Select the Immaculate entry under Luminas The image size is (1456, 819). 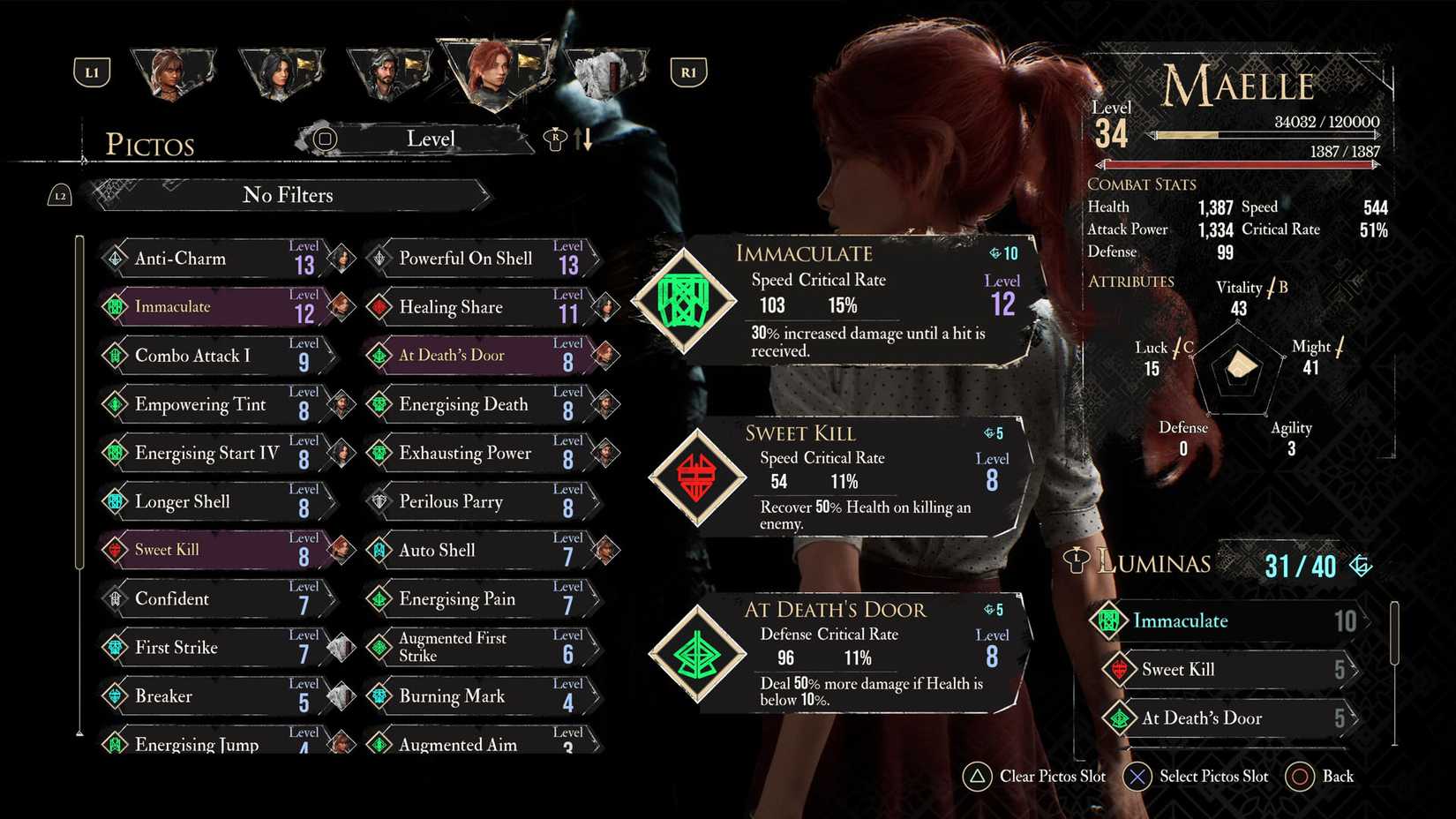pyautogui.click(x=1227, y=621)
